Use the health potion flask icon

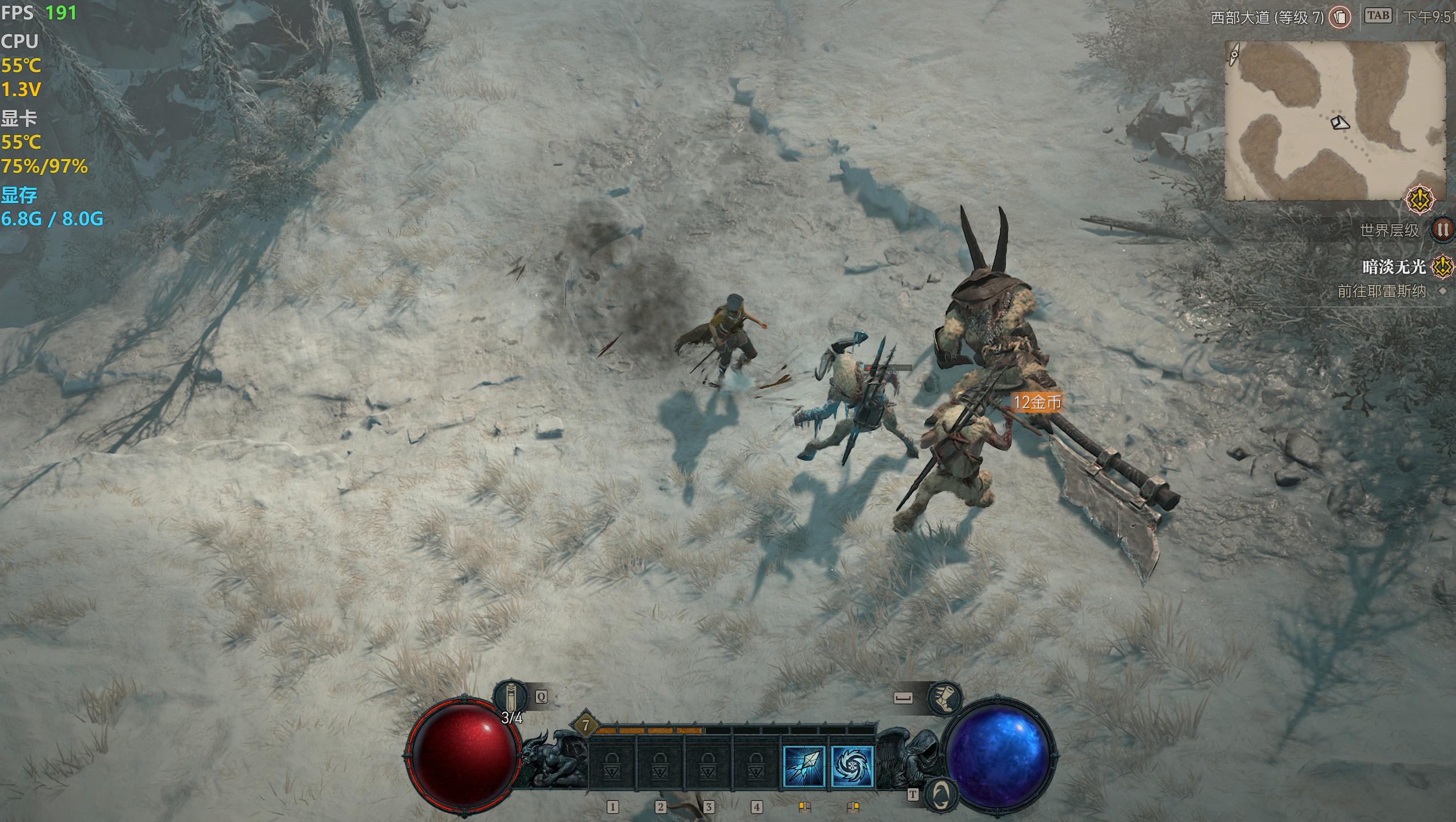tap(510, 697)
